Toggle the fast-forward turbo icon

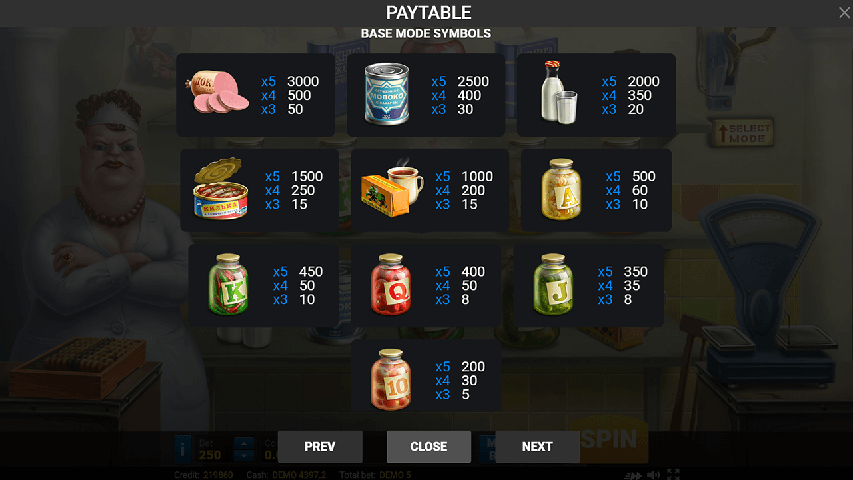click(632, 474)
